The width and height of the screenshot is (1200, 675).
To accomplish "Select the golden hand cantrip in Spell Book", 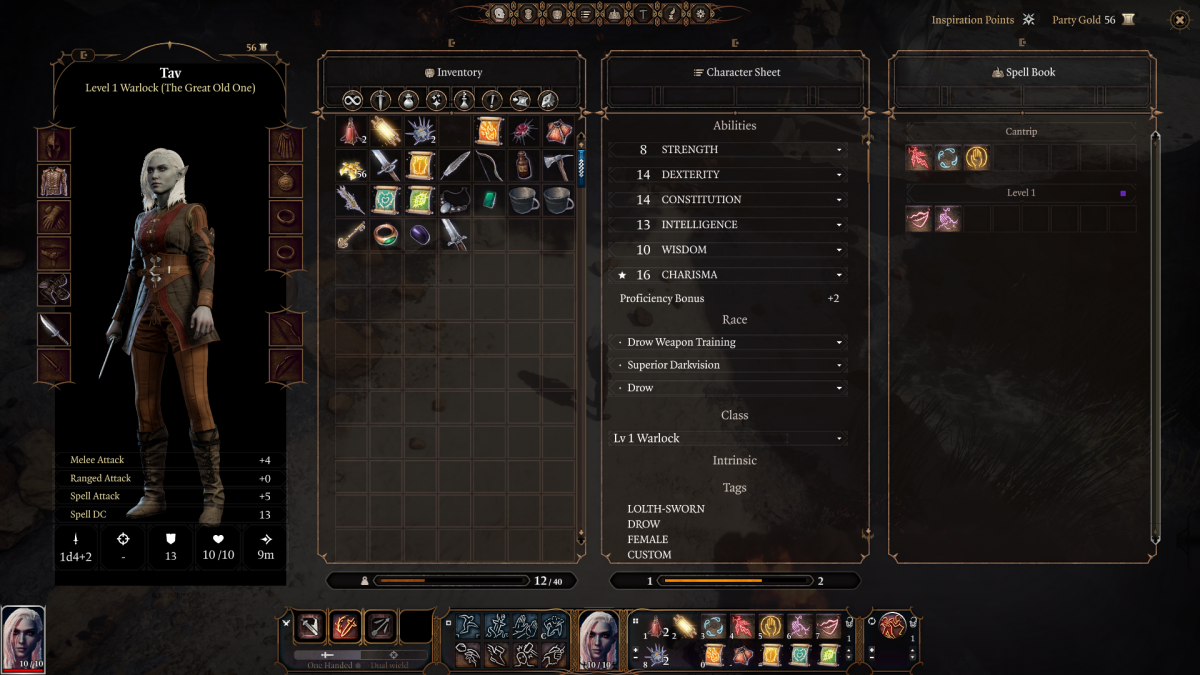I will 976,158.
